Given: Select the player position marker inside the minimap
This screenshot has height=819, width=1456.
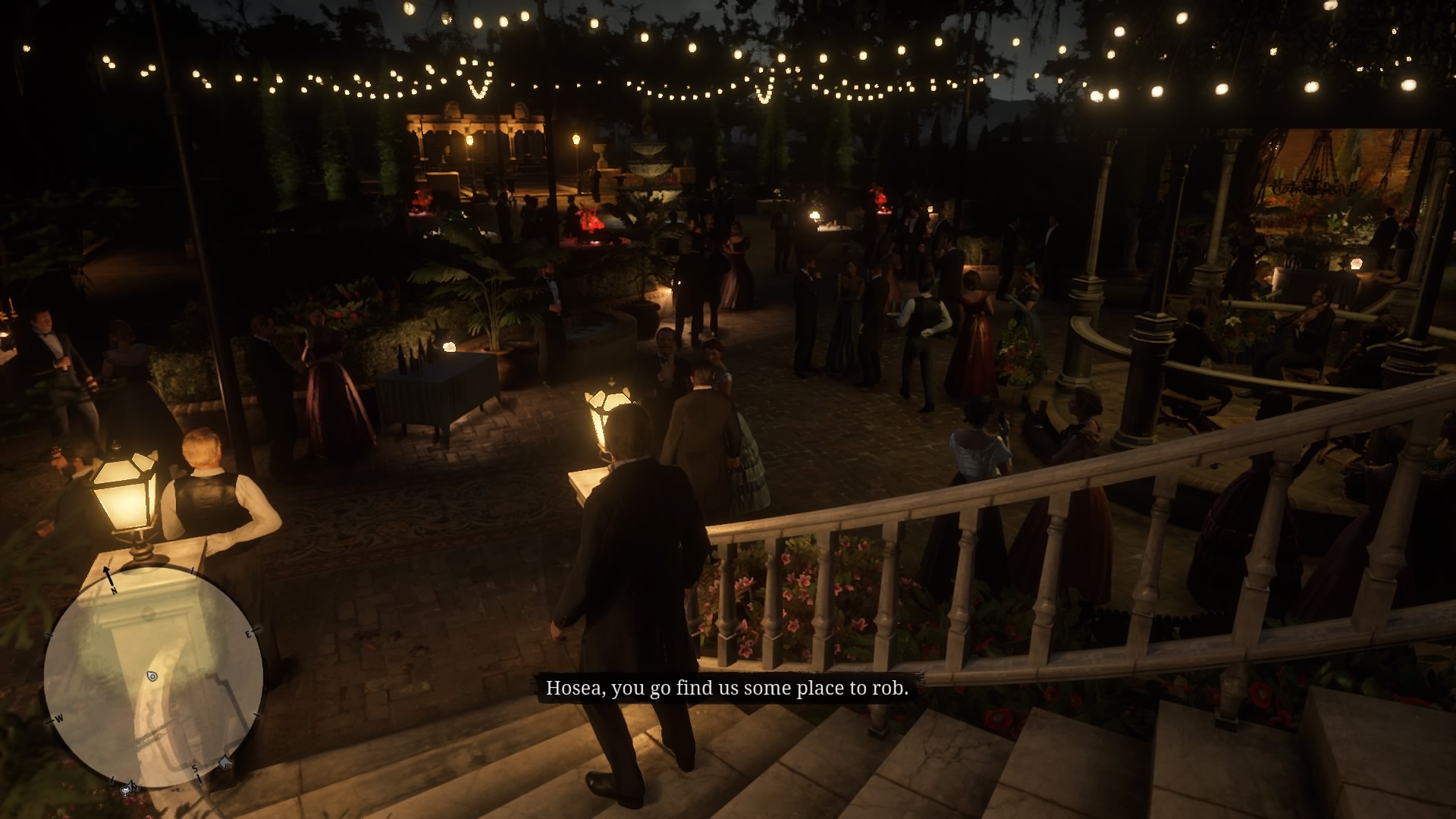Looking at the screenshot, I should coord(152,676).
